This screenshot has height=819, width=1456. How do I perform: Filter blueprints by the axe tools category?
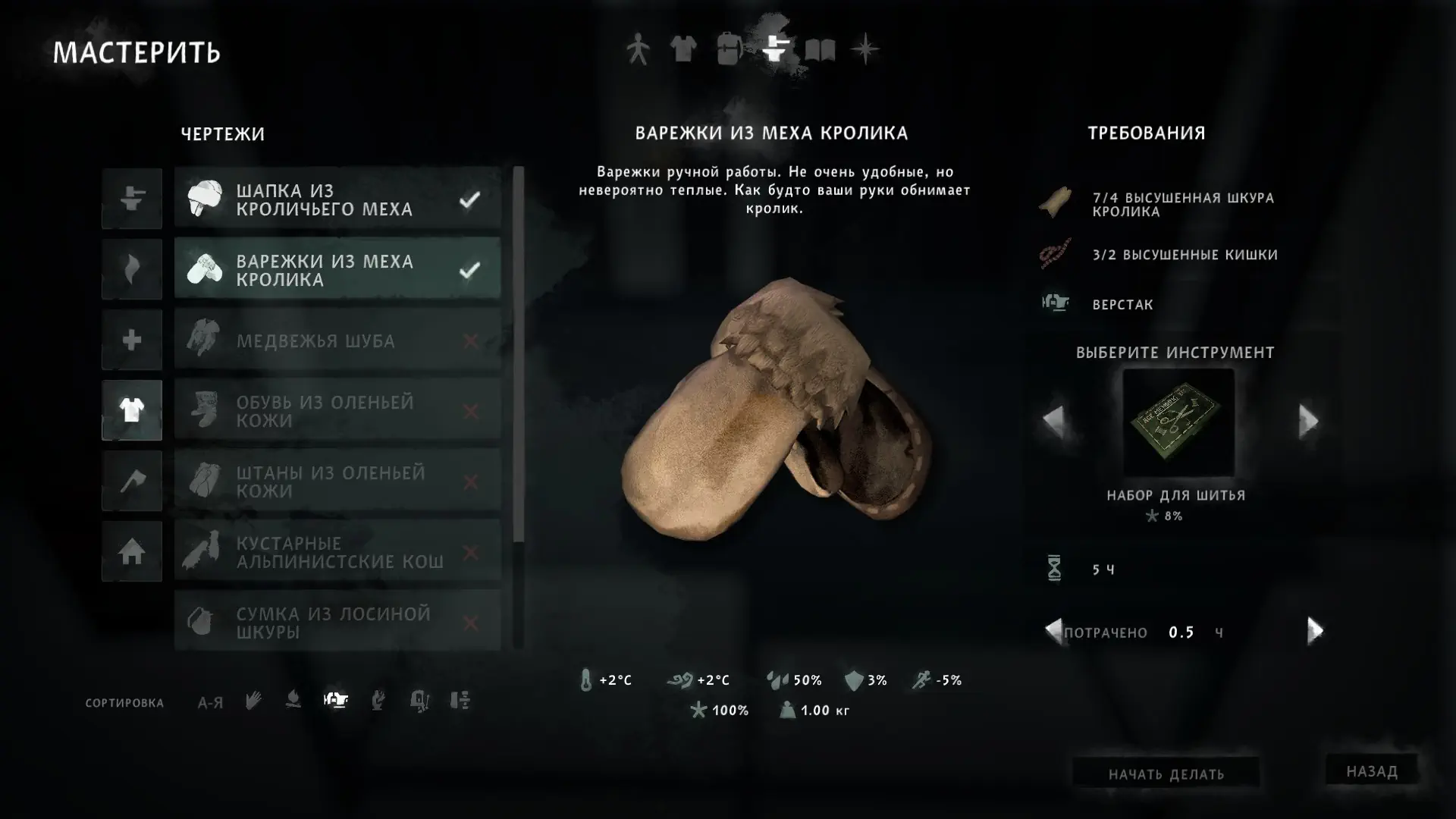point(132,481)
